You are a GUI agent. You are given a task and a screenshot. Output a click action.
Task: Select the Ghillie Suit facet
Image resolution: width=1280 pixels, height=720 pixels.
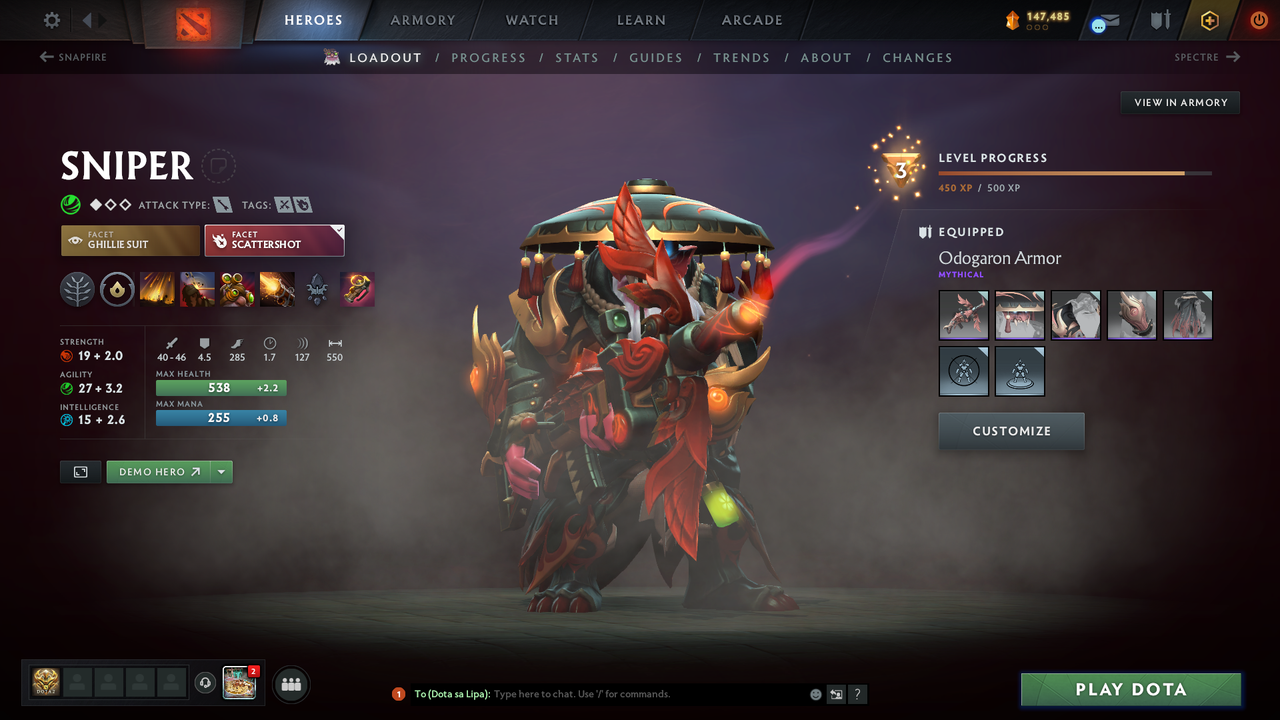click(130, 240)
